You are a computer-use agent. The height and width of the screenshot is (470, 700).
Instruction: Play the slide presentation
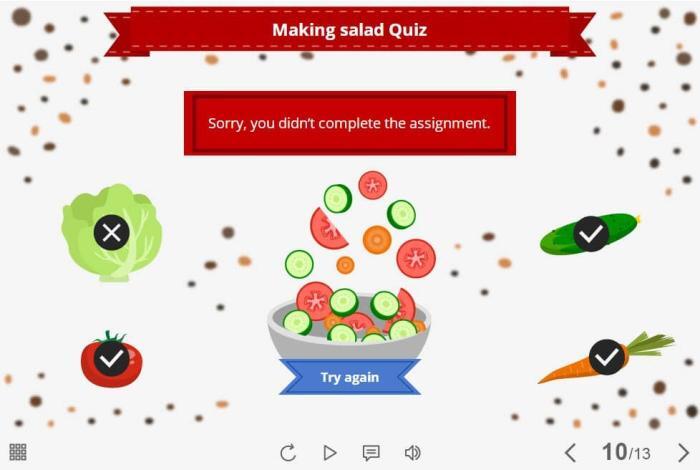tap(330, 453)
